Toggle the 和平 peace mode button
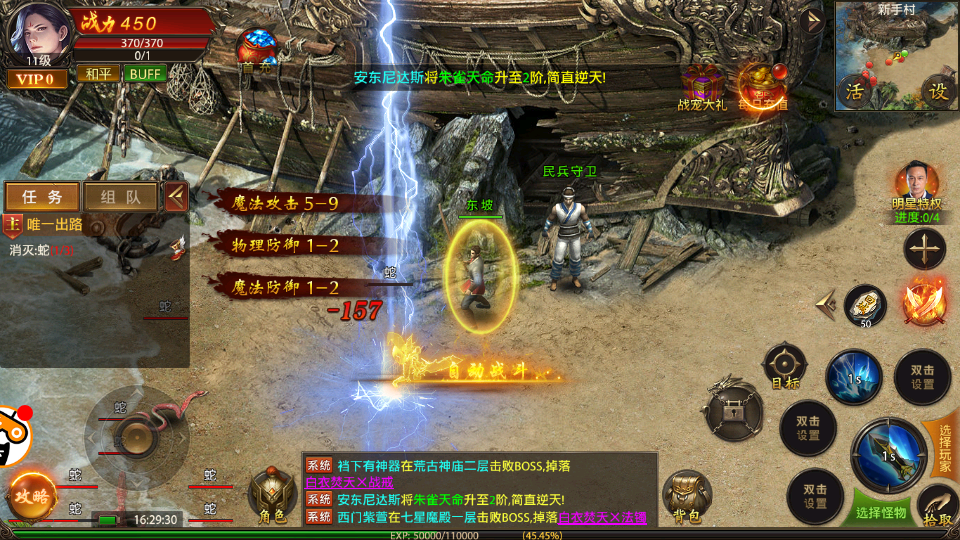Viewport: 960px width, 540px height. pyautogui.click(x=97, y=73)
